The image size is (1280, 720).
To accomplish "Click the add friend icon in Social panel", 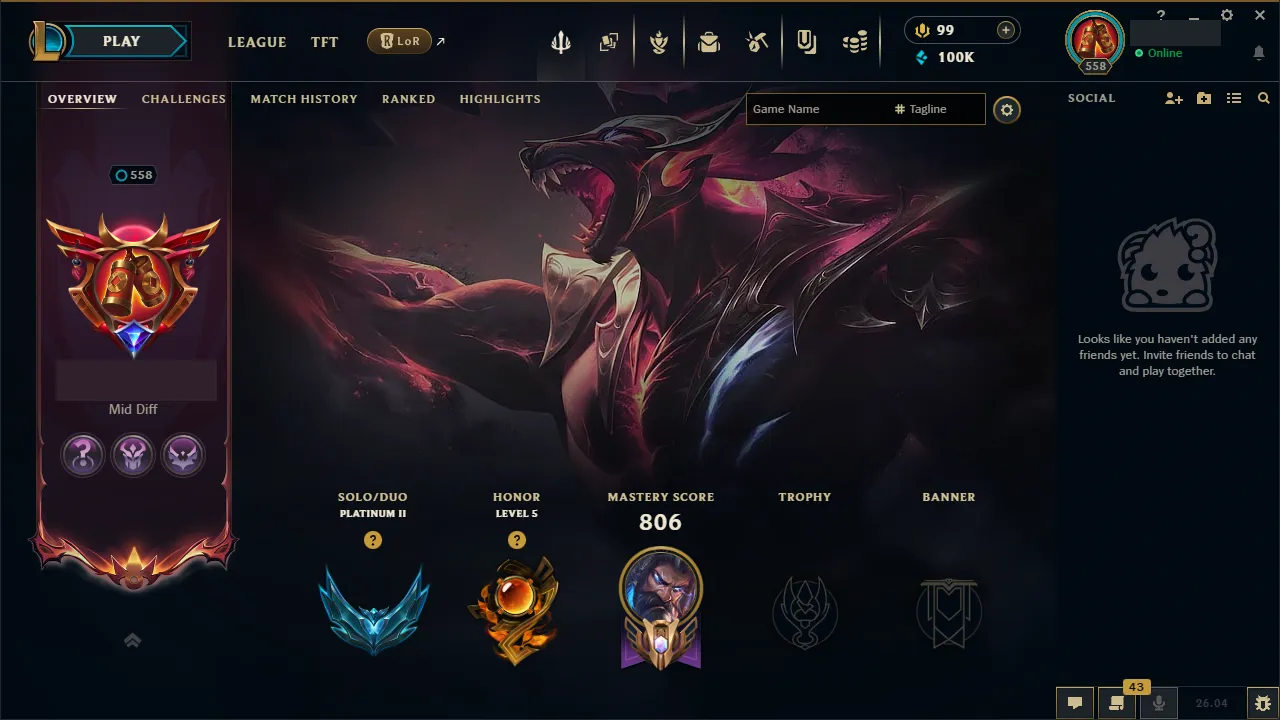I will (x=1172, y=98).
